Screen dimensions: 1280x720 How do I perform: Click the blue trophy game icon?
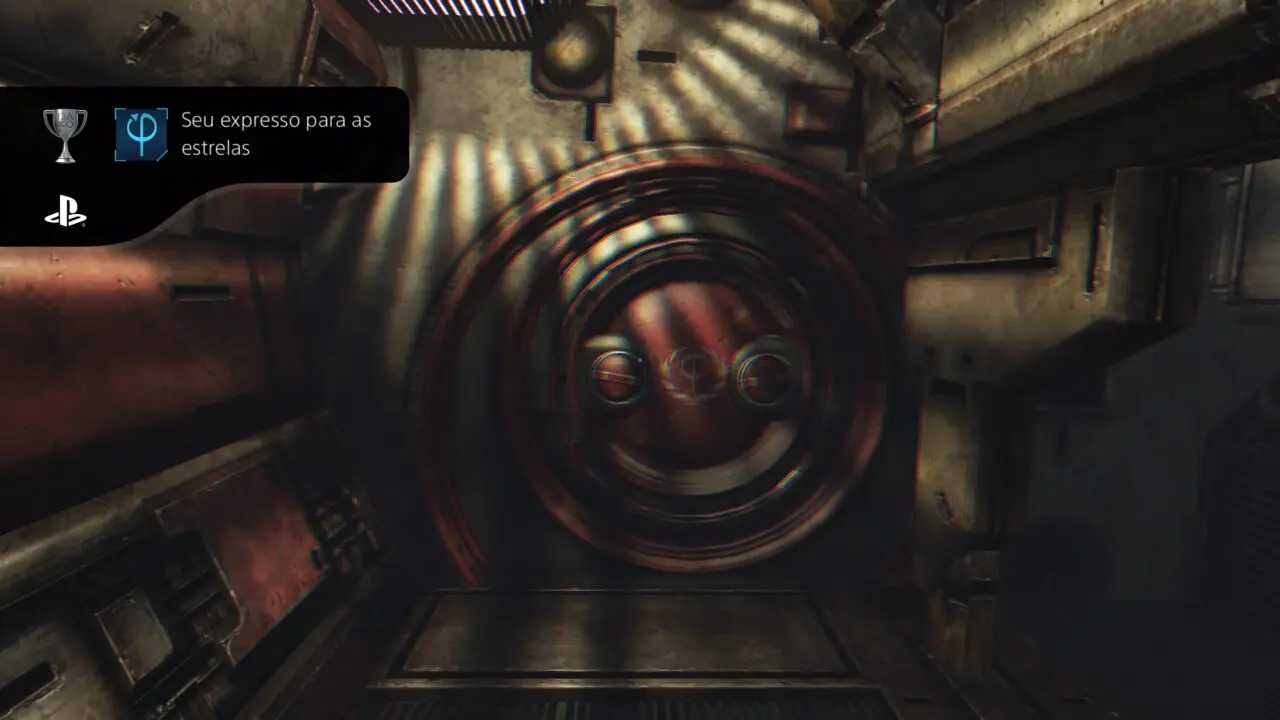click(141, 135)
